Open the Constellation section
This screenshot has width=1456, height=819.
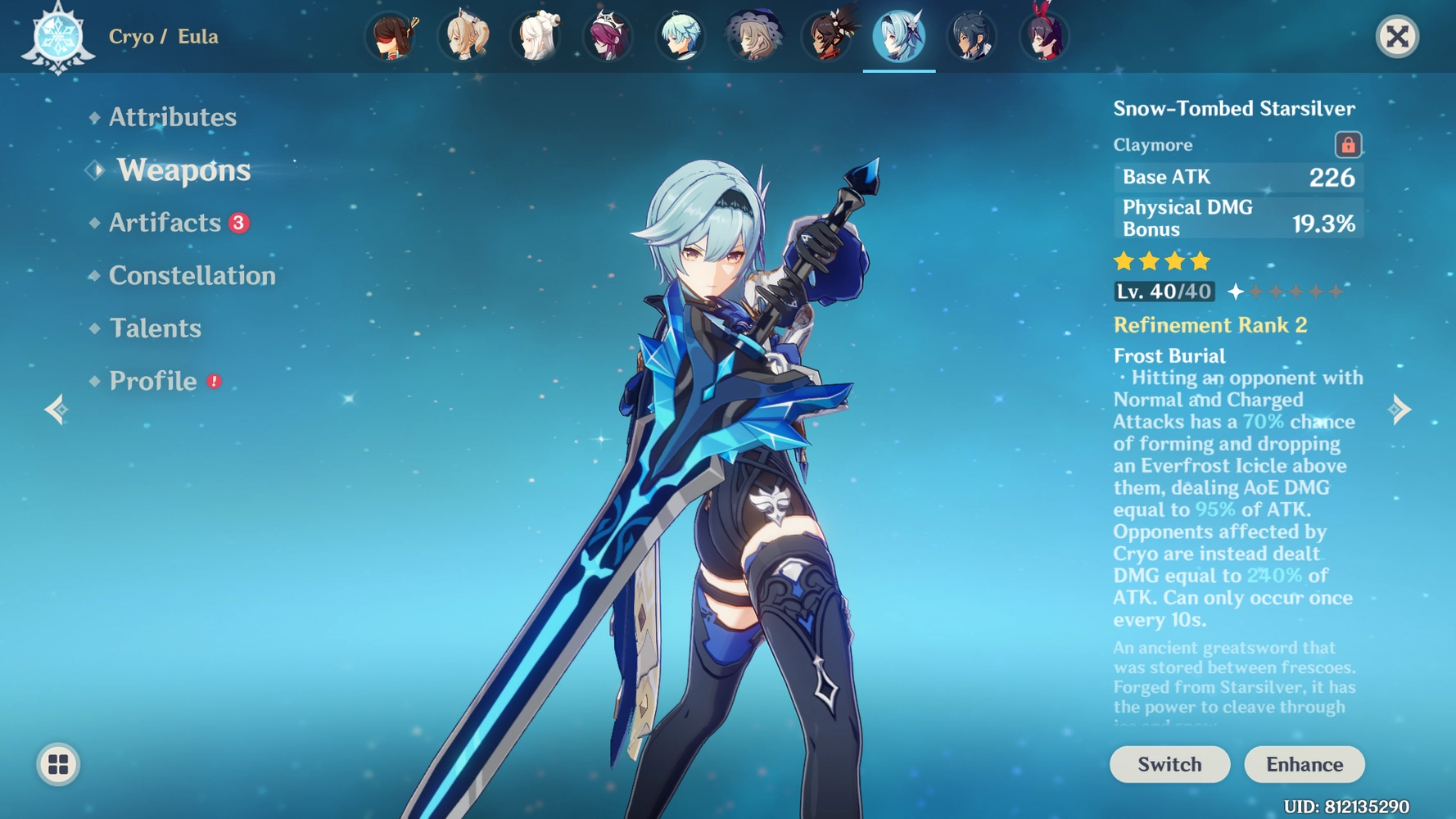[192, 275]
